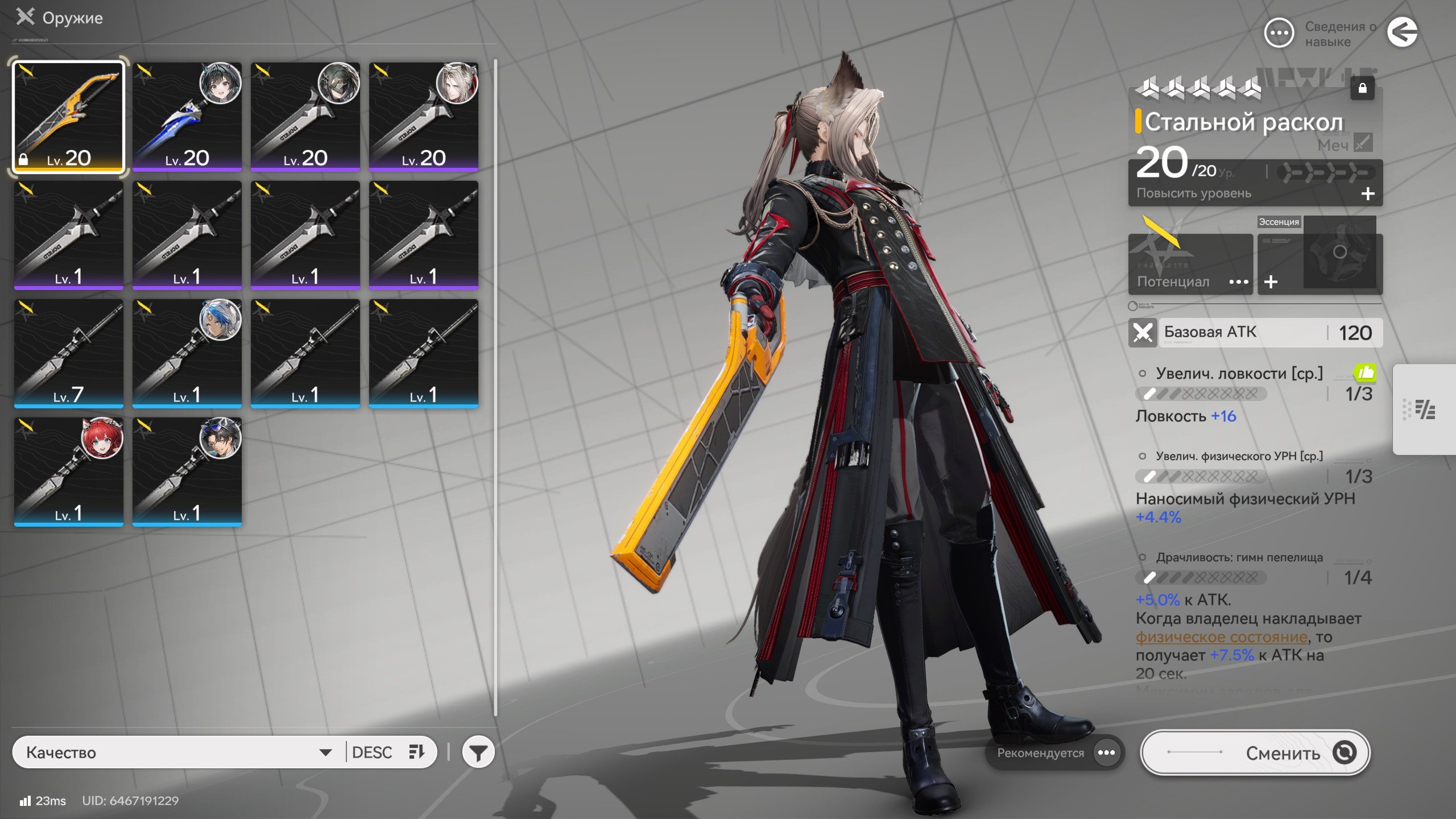Select the blue-bladed Lv.20 sword
The width and height of the screenshot is (1456, 819).
[x=187, y=117]
